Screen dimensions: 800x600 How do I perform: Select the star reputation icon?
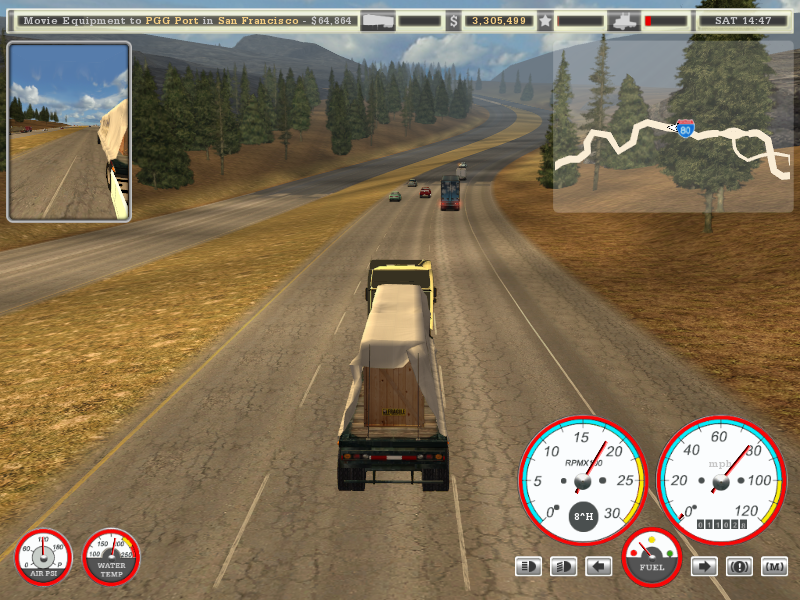pyautogui.click(x=545, y=20)
